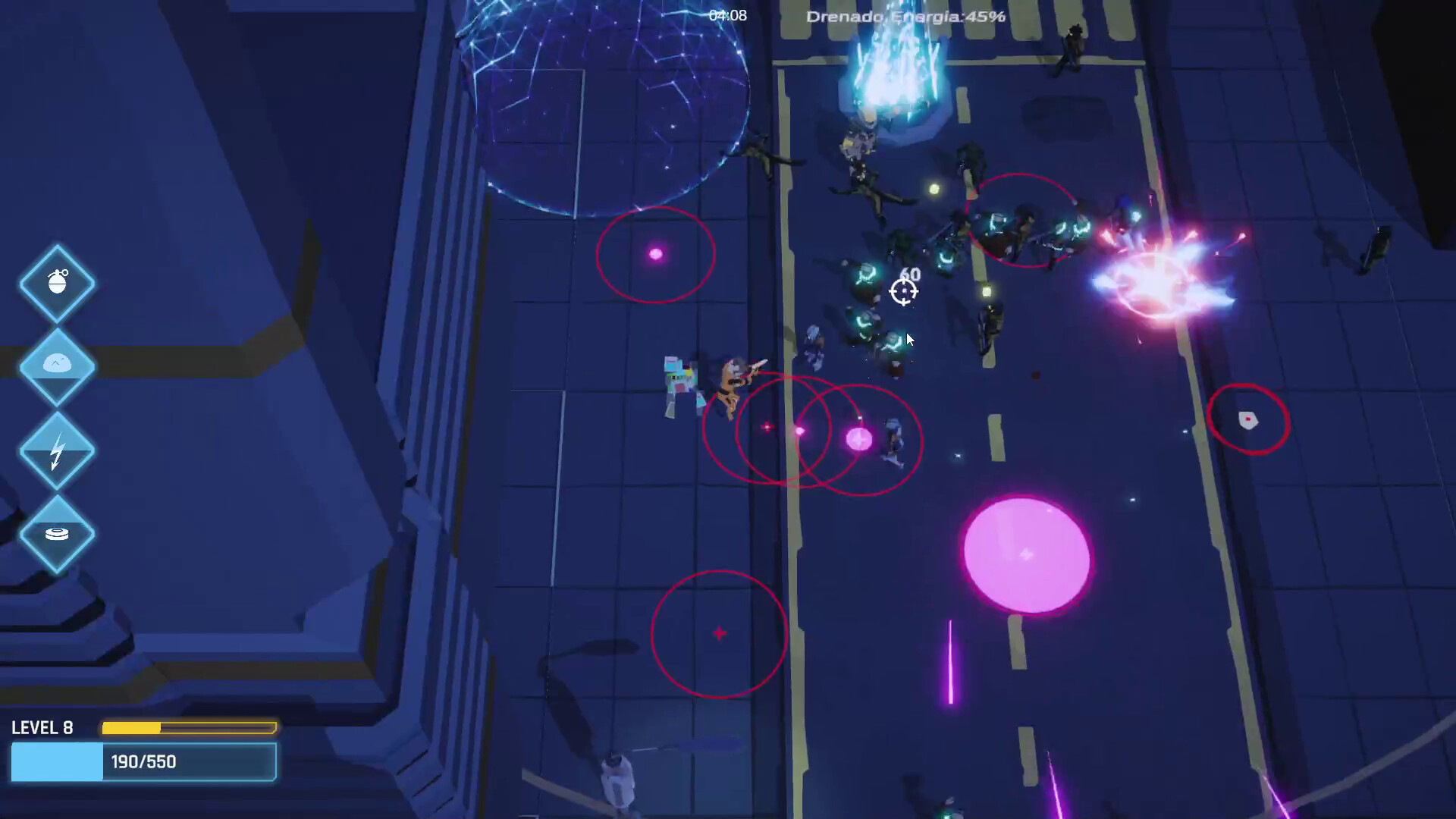Select the grenade ability icon
The width and height of the screenshot is (1456, 819).
pyautogui.click(x=57, y=283)
